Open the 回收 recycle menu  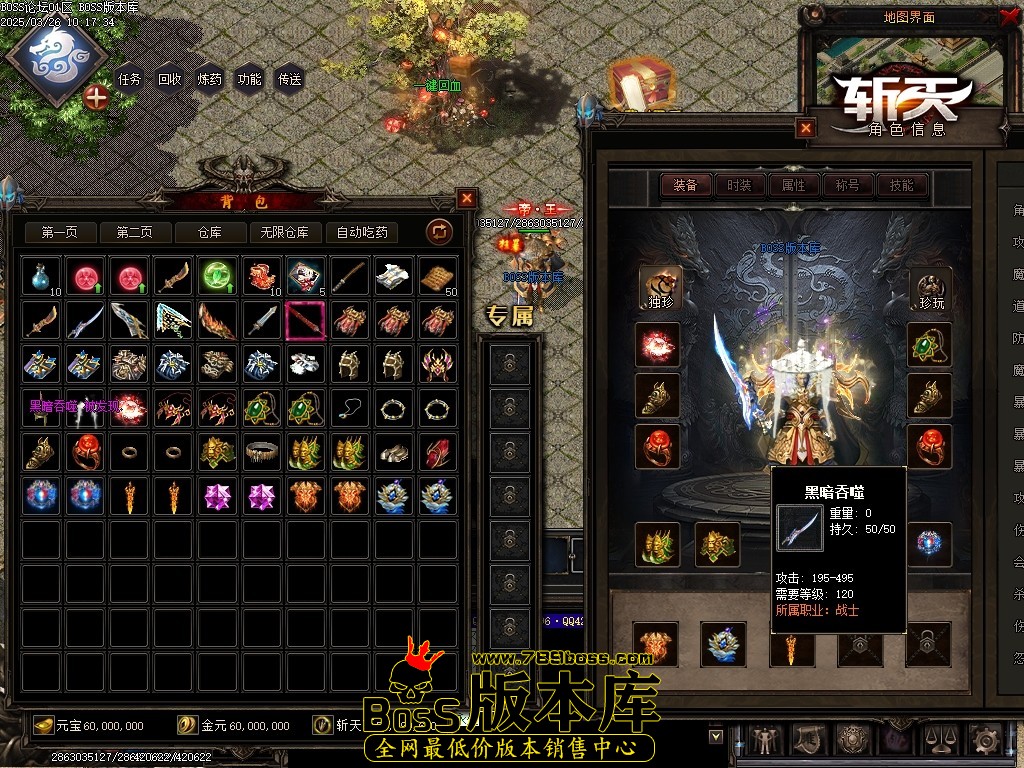pos(170,79)
